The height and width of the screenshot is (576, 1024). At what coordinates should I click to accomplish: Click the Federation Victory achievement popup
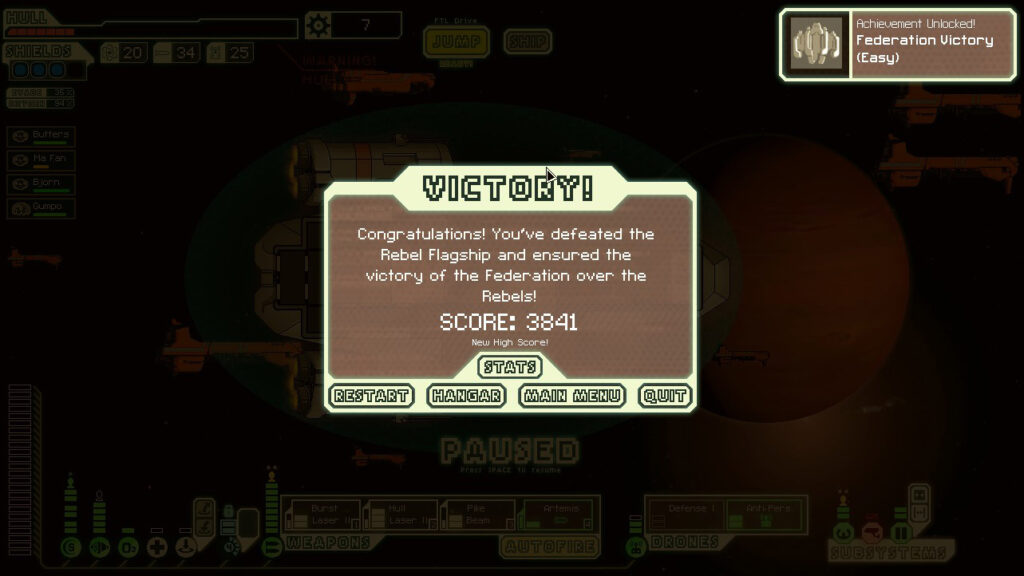pos(896,45)
